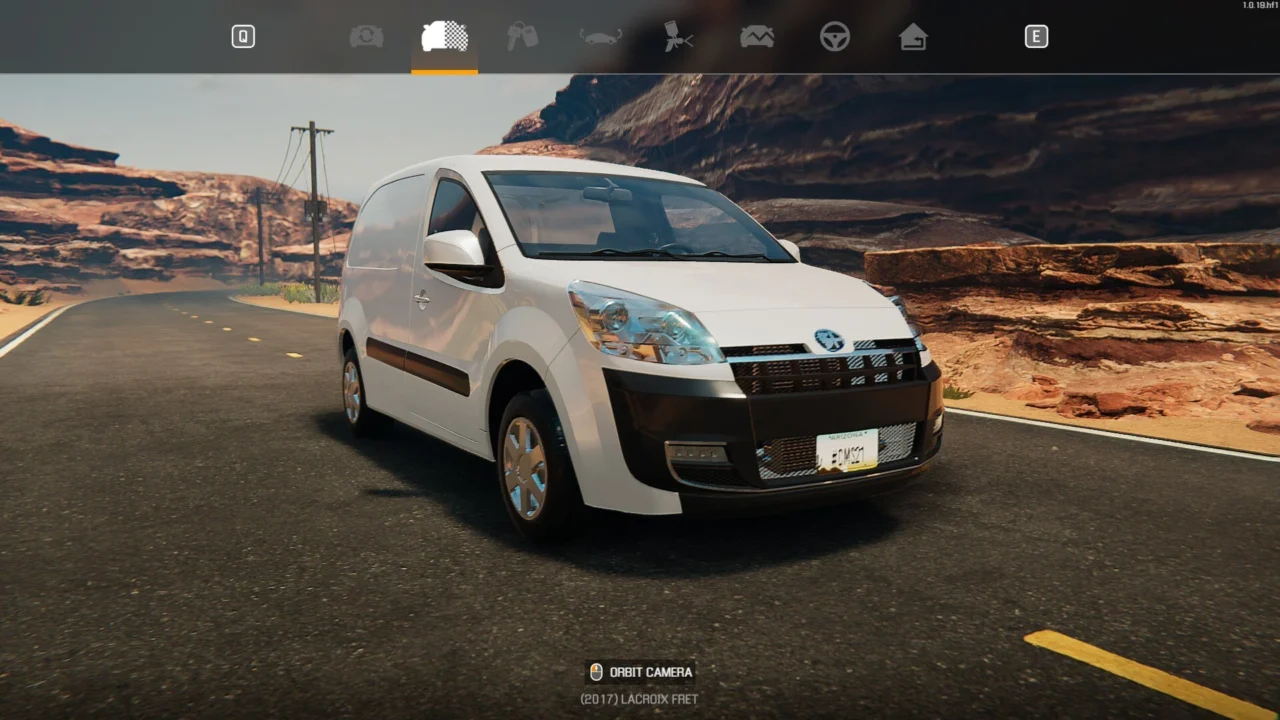Open the car performance graph tab

(x=756, y=37)
